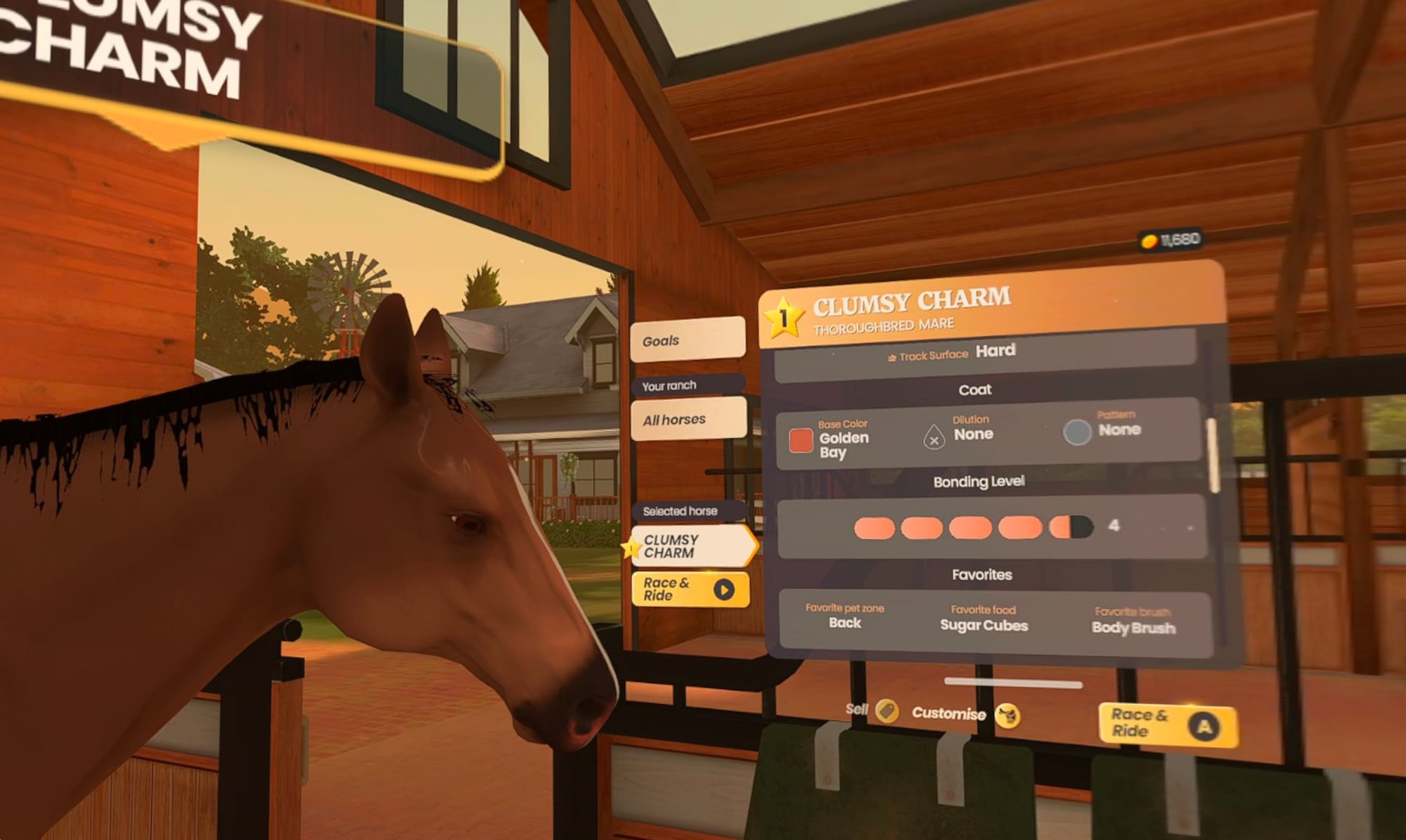
Task: Open Customise via the horse head icon
Action: pyautogui.click(x=1007, y=714)
